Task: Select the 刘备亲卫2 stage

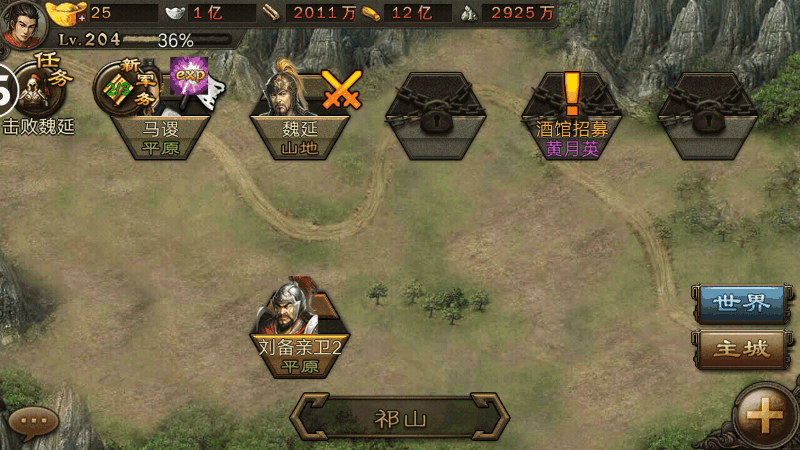Action: tap(300, 328)
